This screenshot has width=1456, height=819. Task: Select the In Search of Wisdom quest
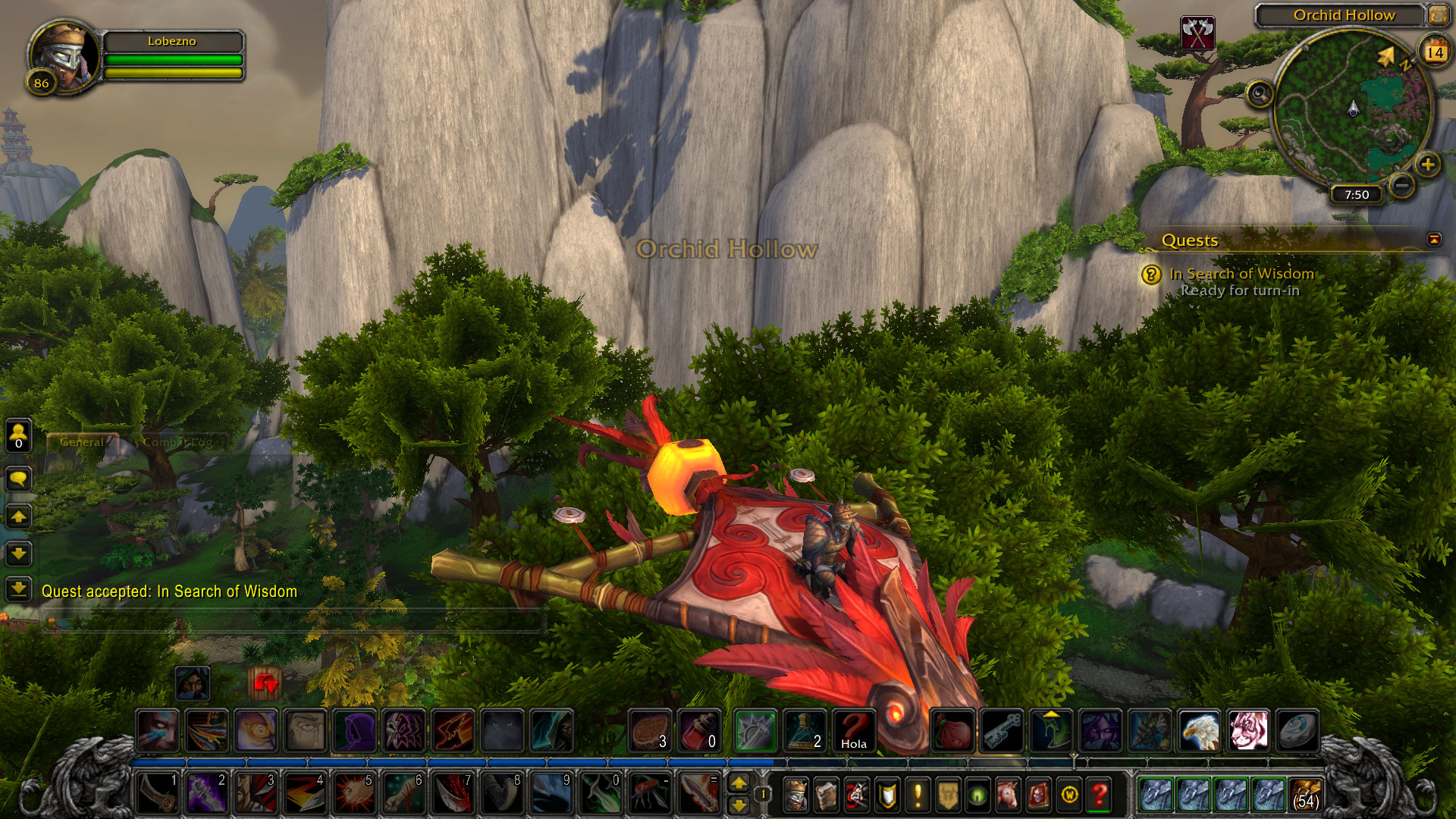coord(1241,274)
